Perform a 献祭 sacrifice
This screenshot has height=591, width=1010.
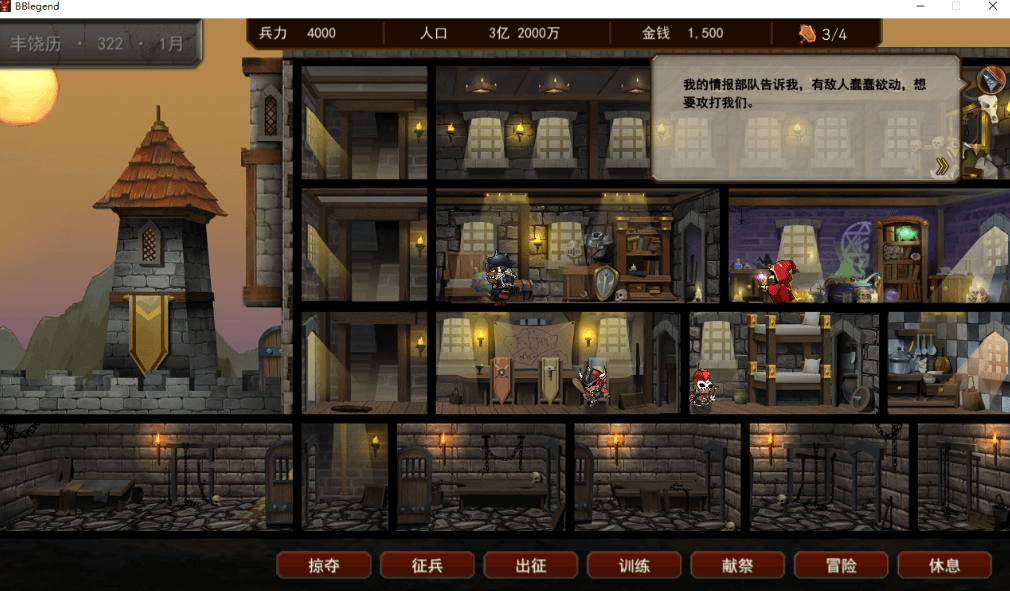tap(738, 565)
